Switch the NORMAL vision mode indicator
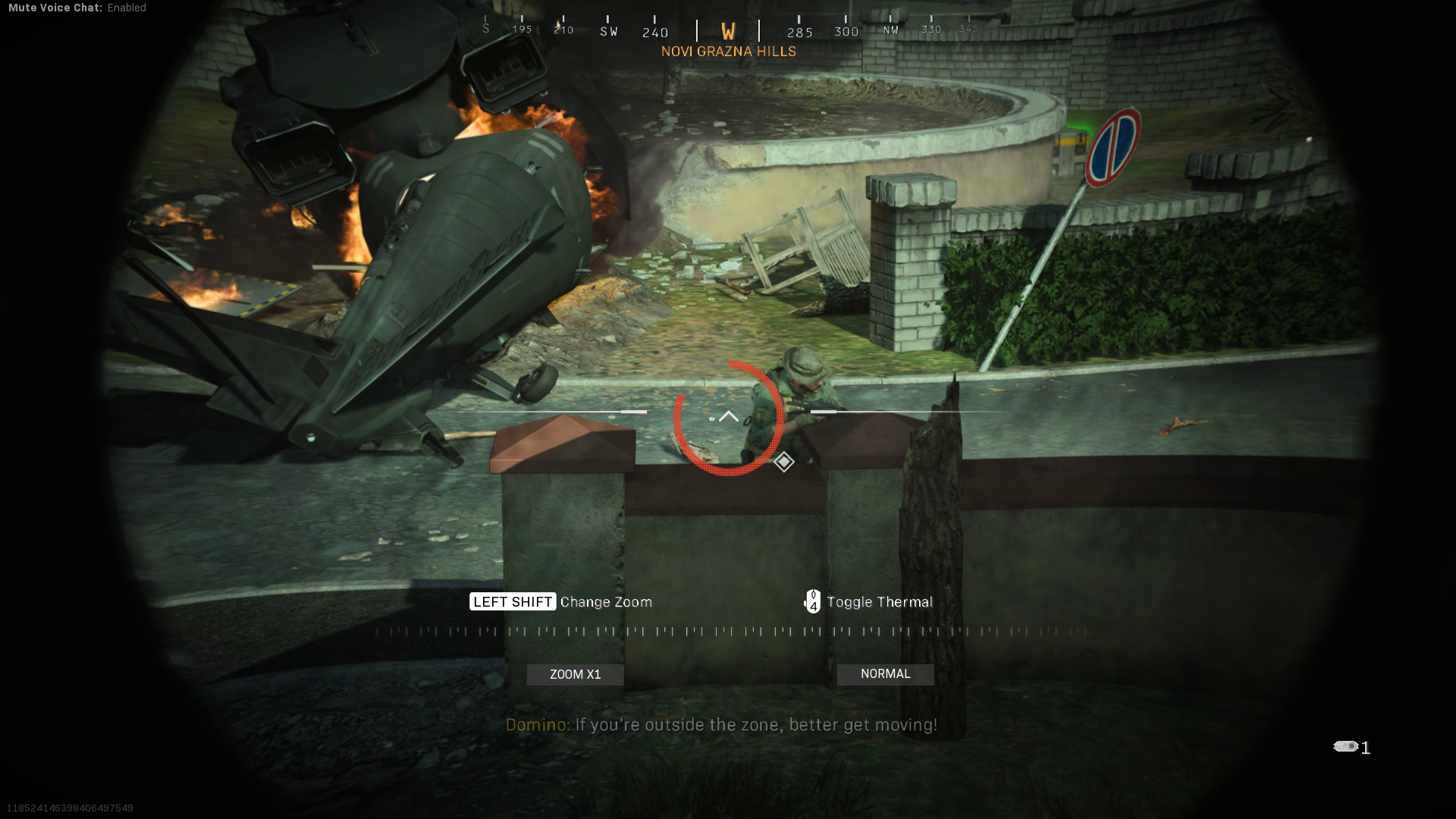The height and width of the screenshot is (819, 1456). [x=885, y=673]
